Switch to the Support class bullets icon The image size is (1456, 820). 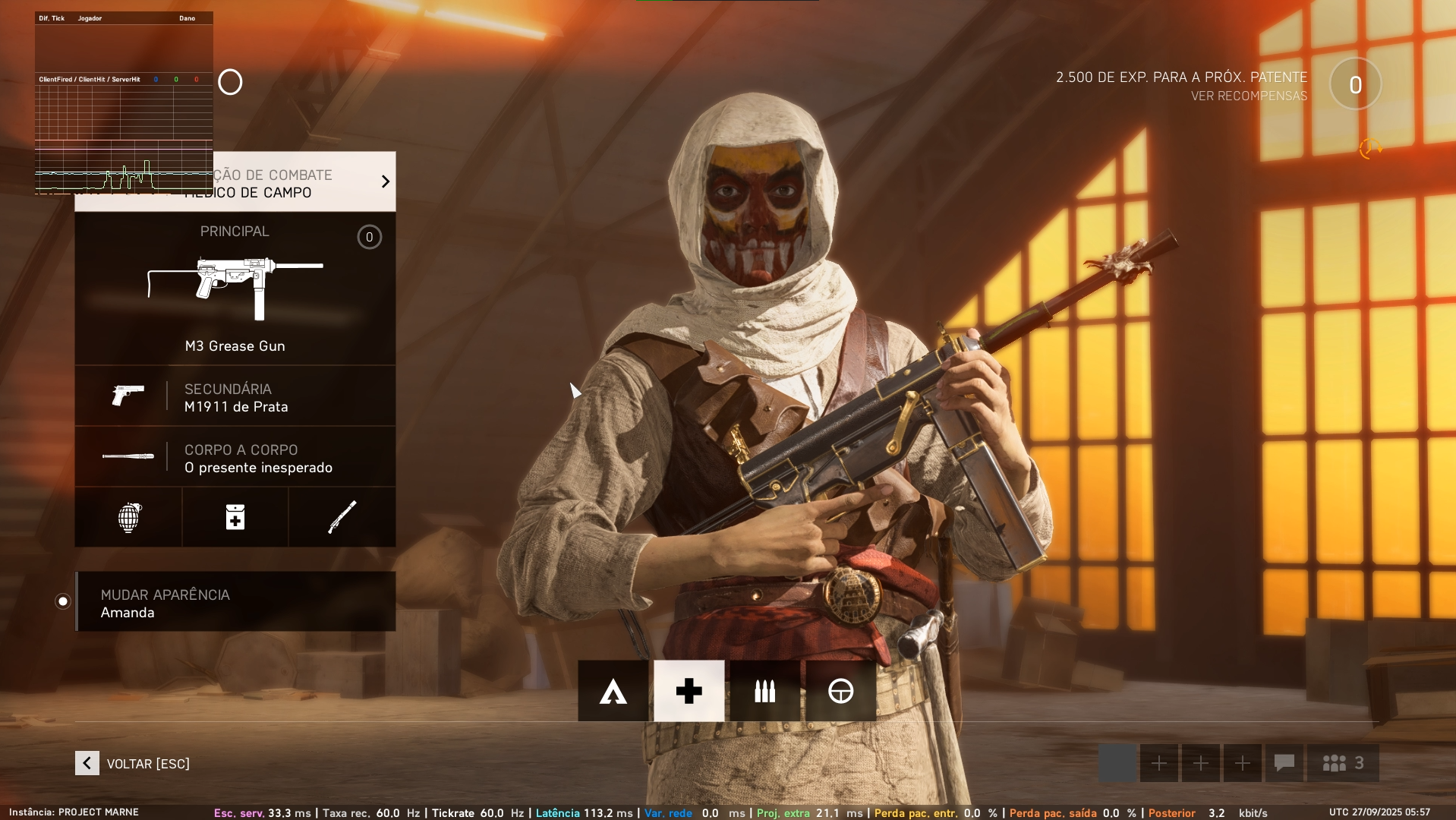[764, 691]
